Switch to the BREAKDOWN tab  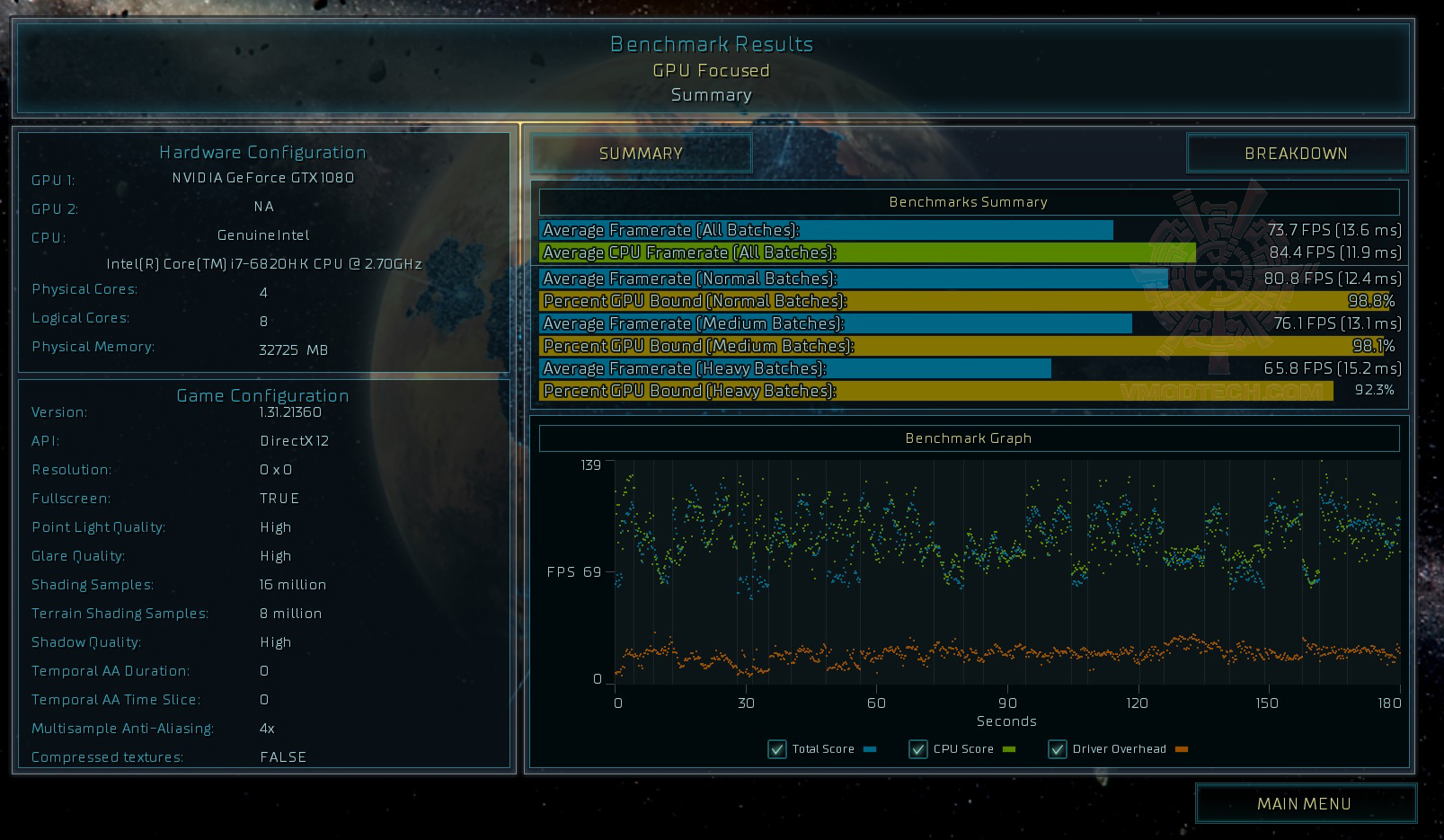[1296, 153]
